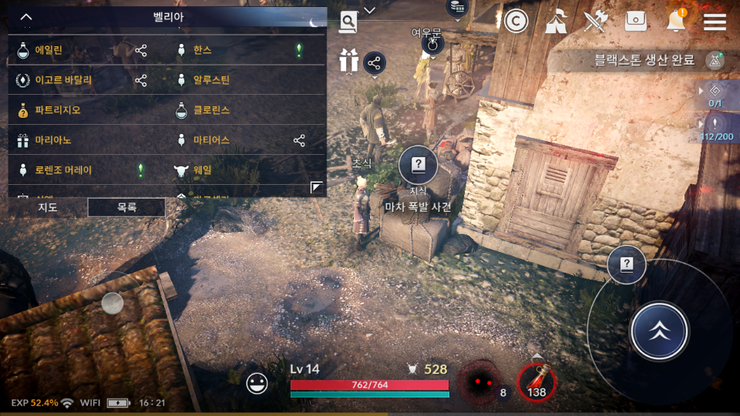
Task: Choose 한스 in the NPC list
Action: point(203,50)
